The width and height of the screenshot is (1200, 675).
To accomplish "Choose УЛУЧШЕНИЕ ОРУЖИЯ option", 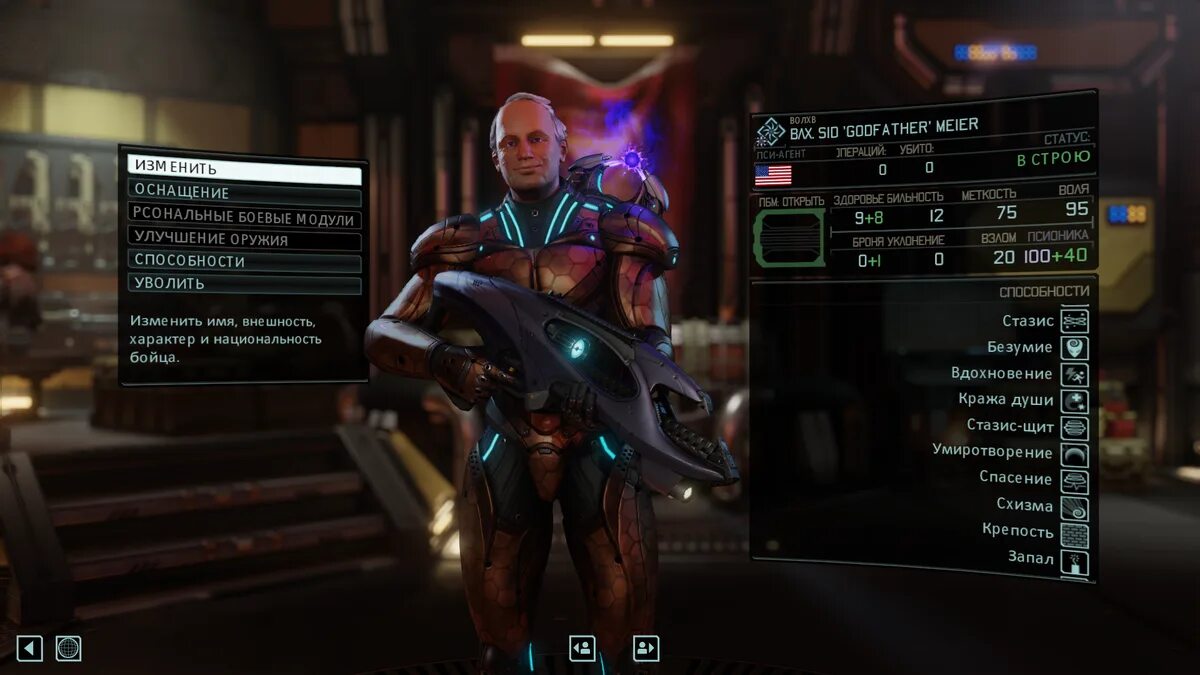I will [244, 241].
